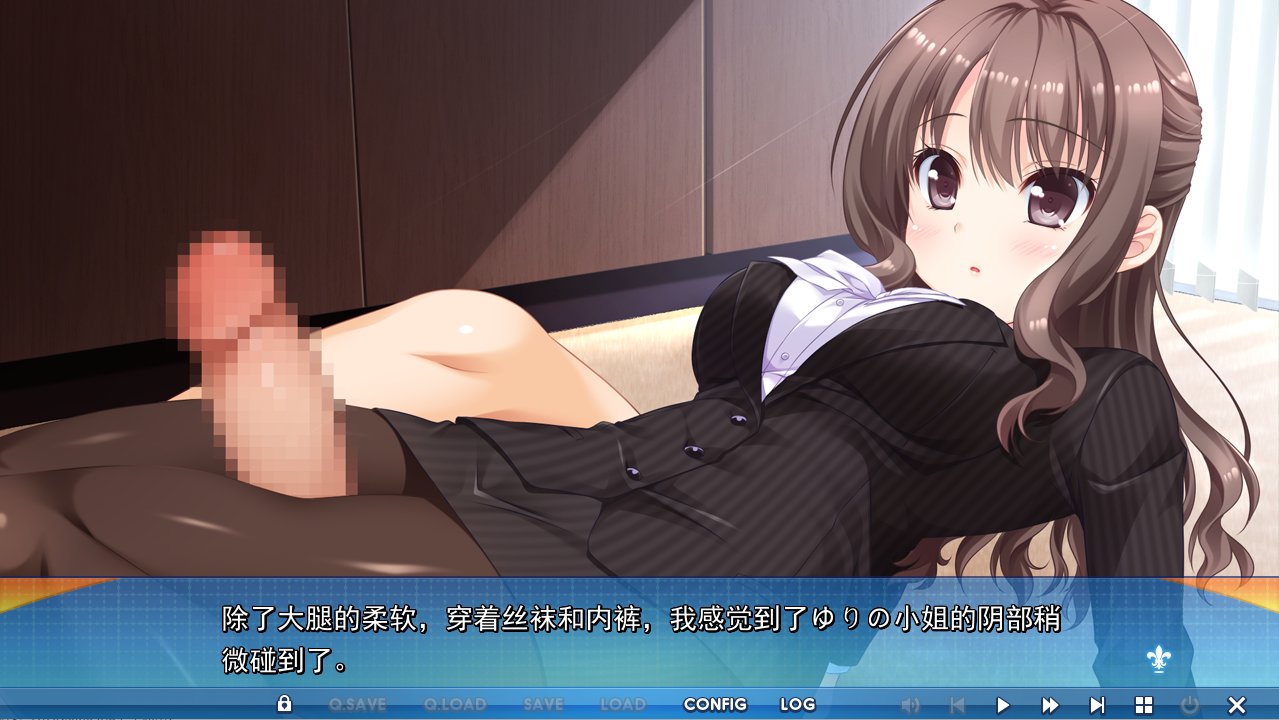
Task: Quick save with the Q.SAVE button
Action: (357, 704)
